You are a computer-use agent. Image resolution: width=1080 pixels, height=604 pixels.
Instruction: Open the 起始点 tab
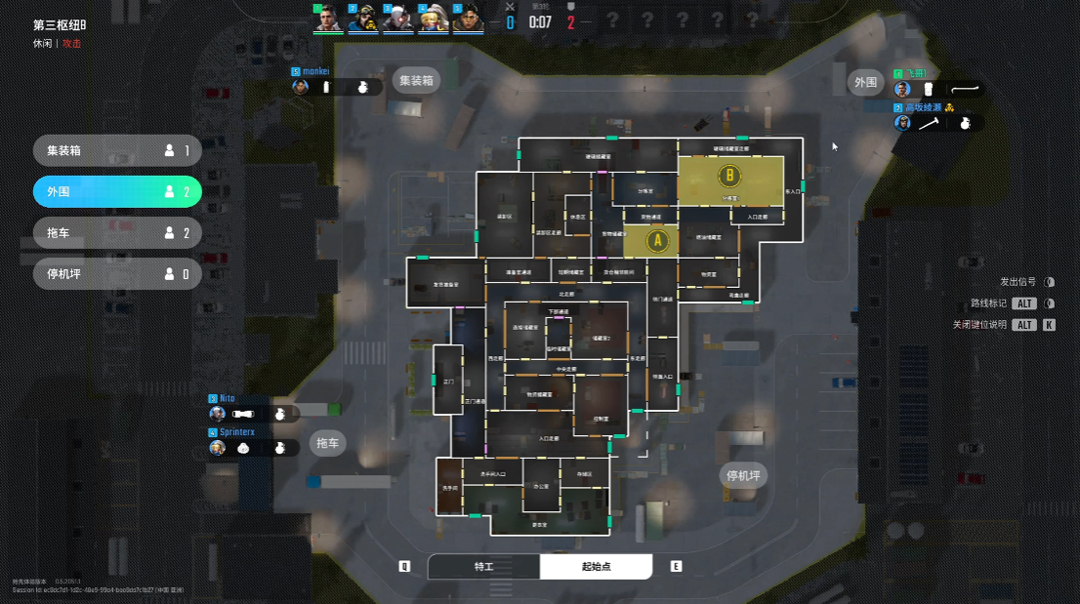[596, 567]
